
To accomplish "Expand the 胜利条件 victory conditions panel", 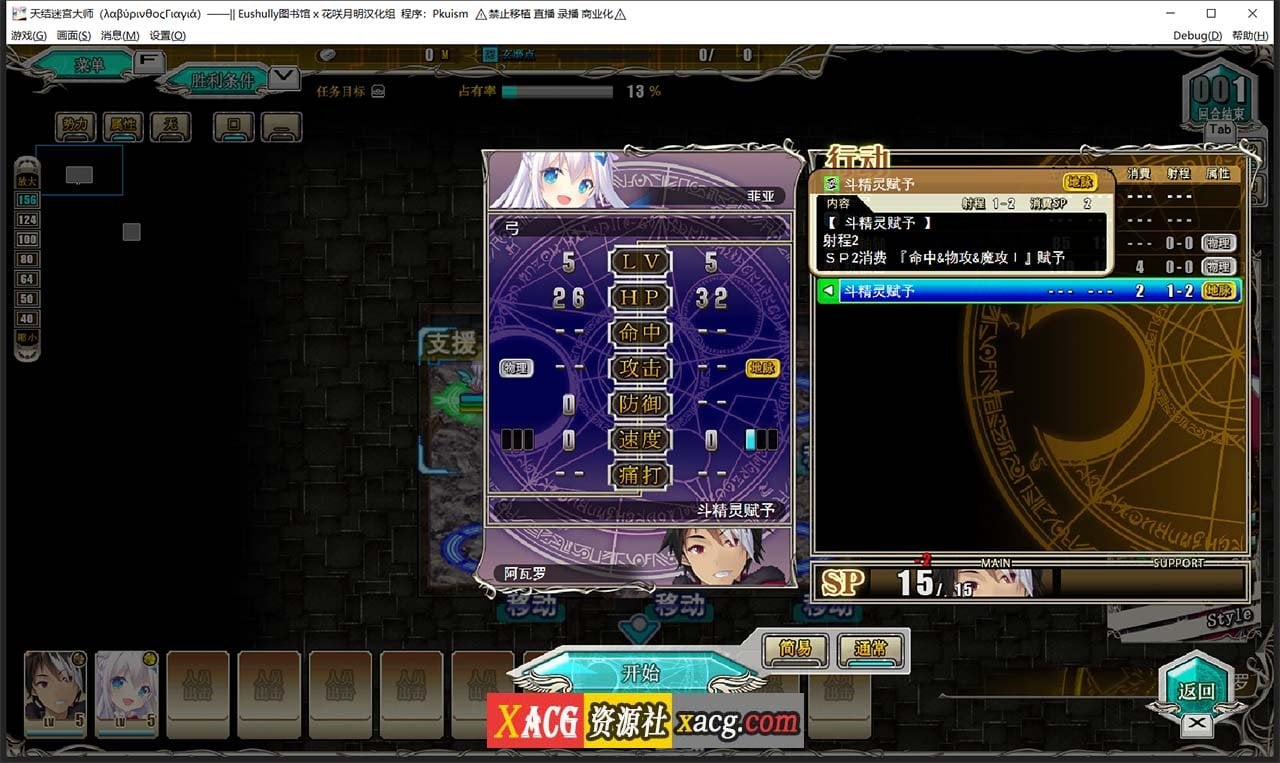I will pos(285,77).
